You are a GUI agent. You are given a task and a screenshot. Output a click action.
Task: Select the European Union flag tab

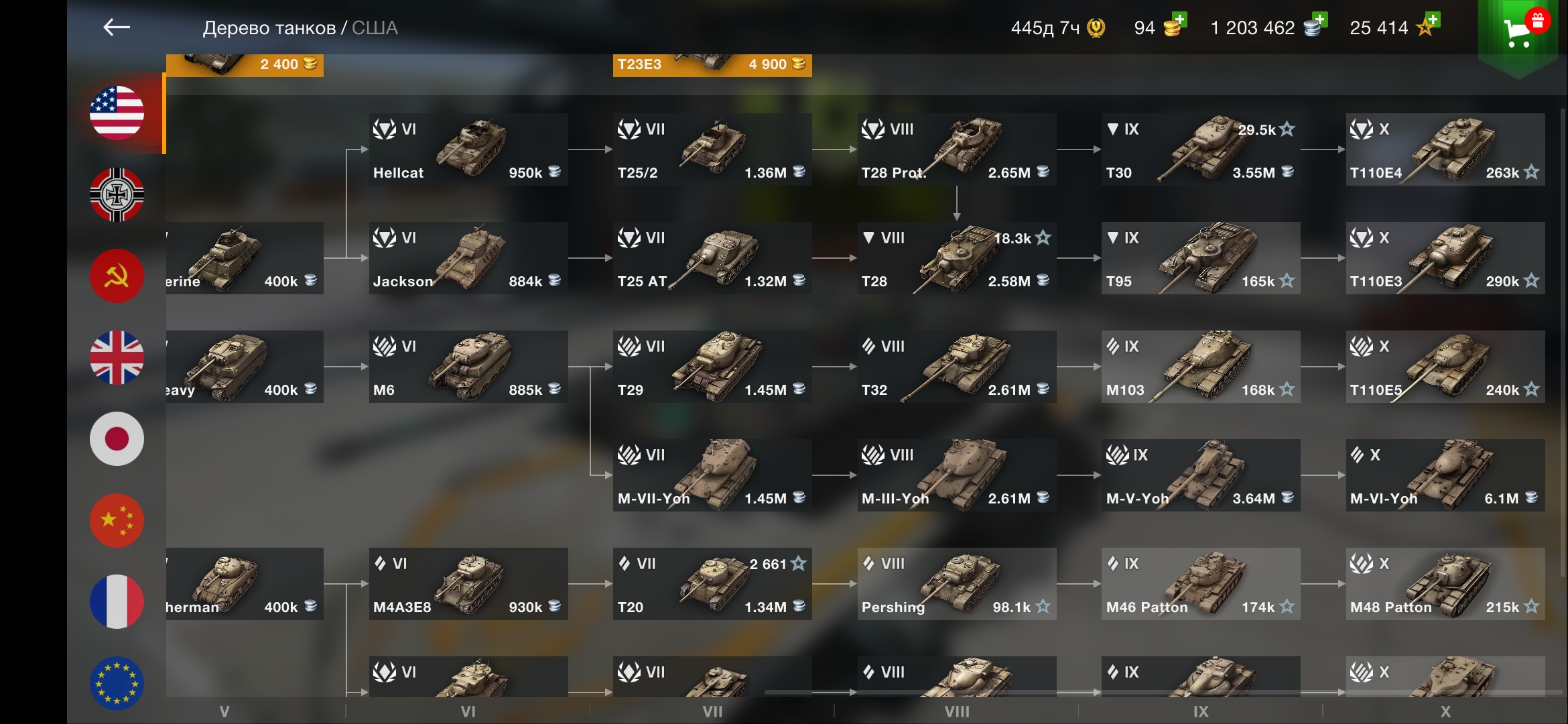coord(117,683)
